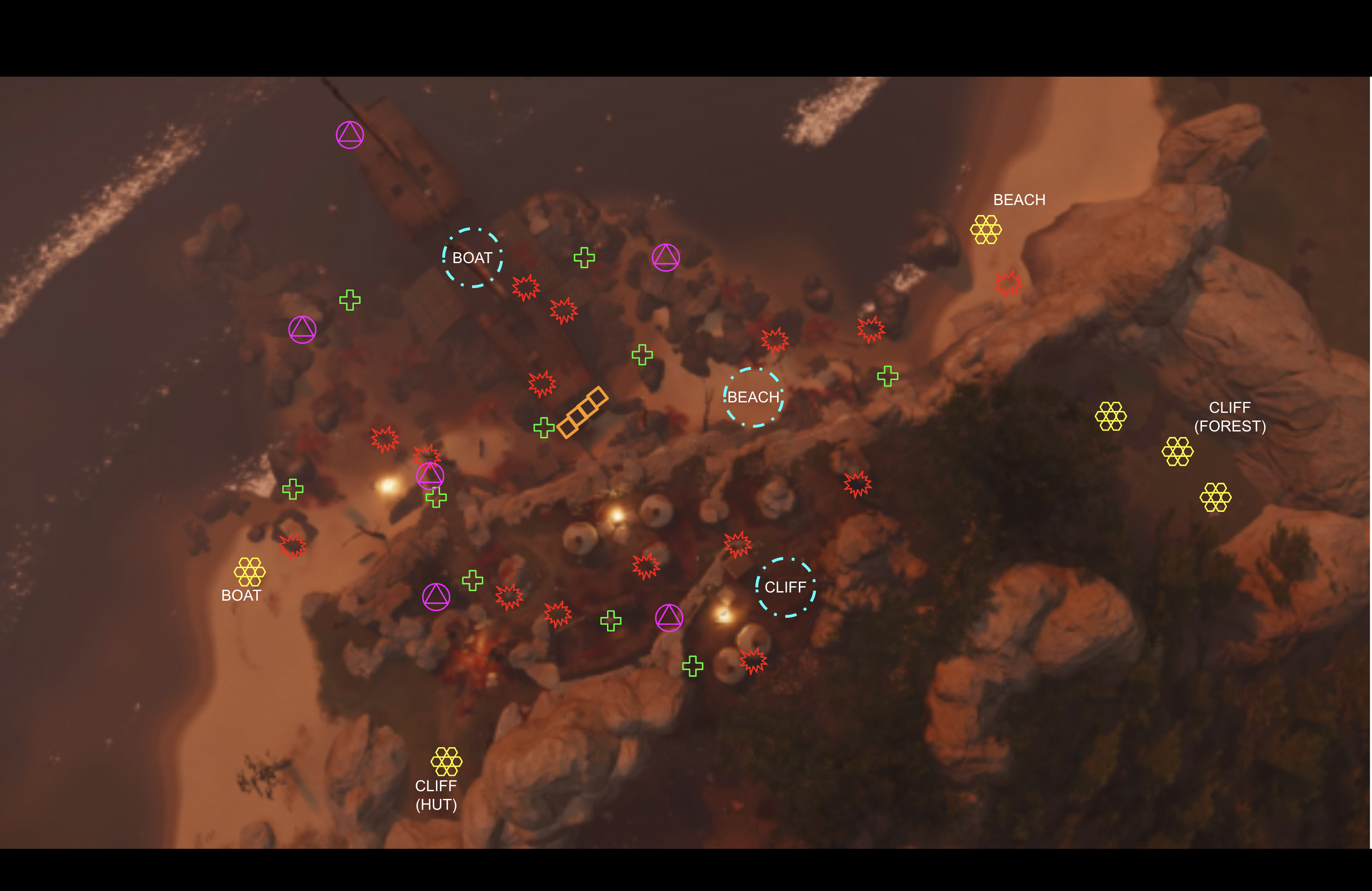Select the orange chain-link squares marker
This screenshot has width=1372, height=891.
[582, 412]
